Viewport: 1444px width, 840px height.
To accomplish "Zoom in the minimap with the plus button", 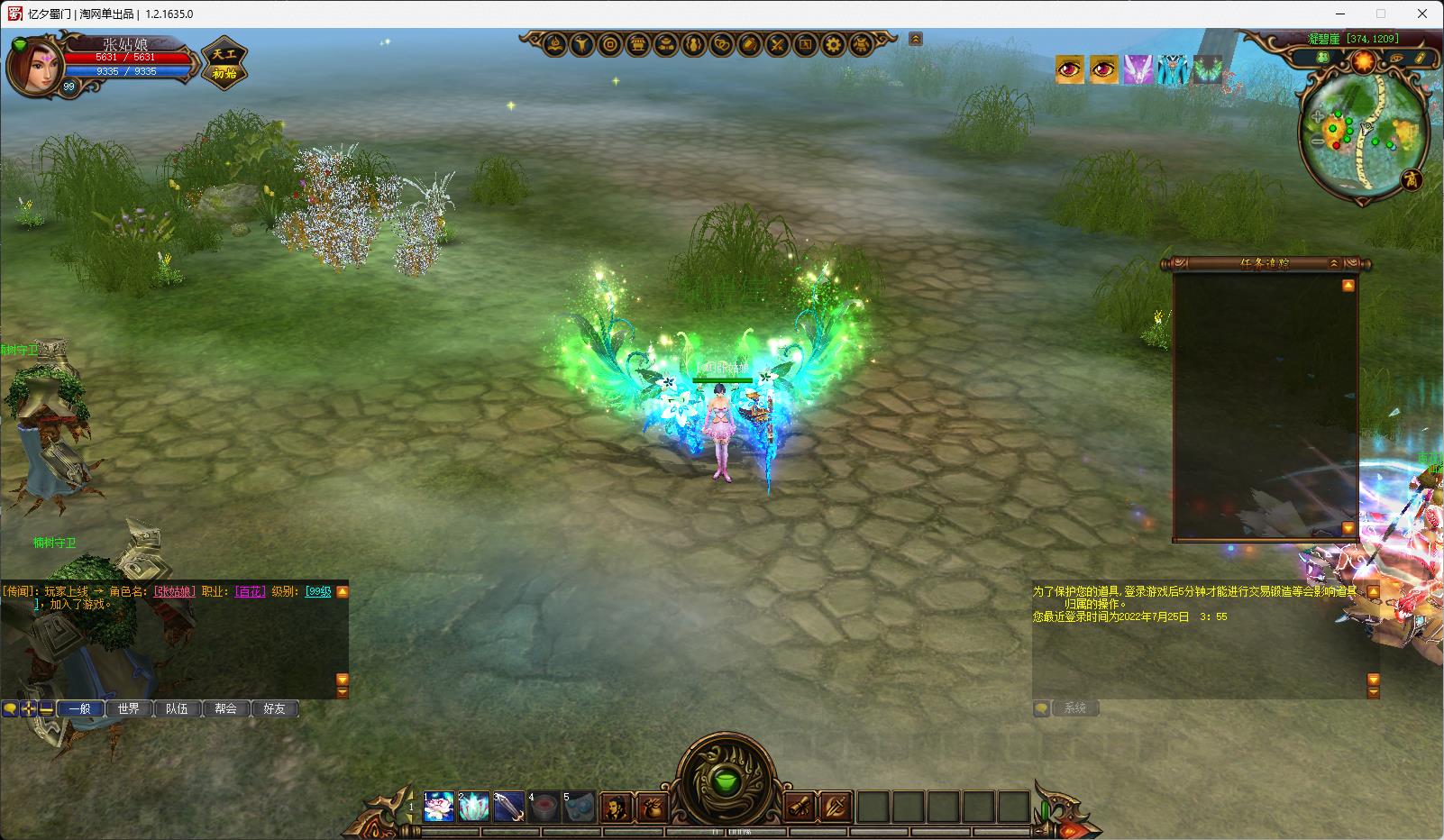I will [x=1318, y=117].
